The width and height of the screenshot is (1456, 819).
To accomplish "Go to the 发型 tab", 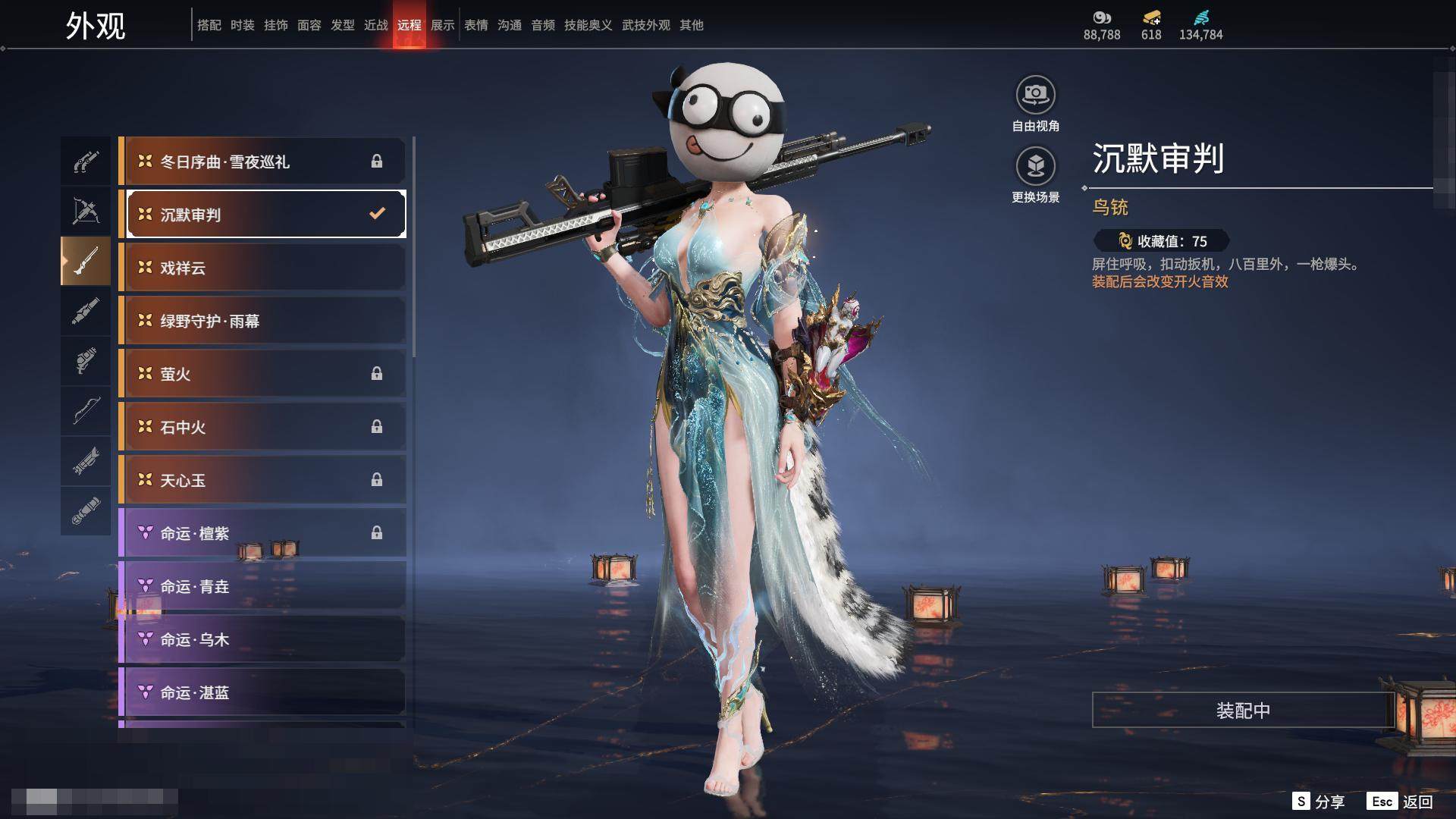I will (342, 25).
